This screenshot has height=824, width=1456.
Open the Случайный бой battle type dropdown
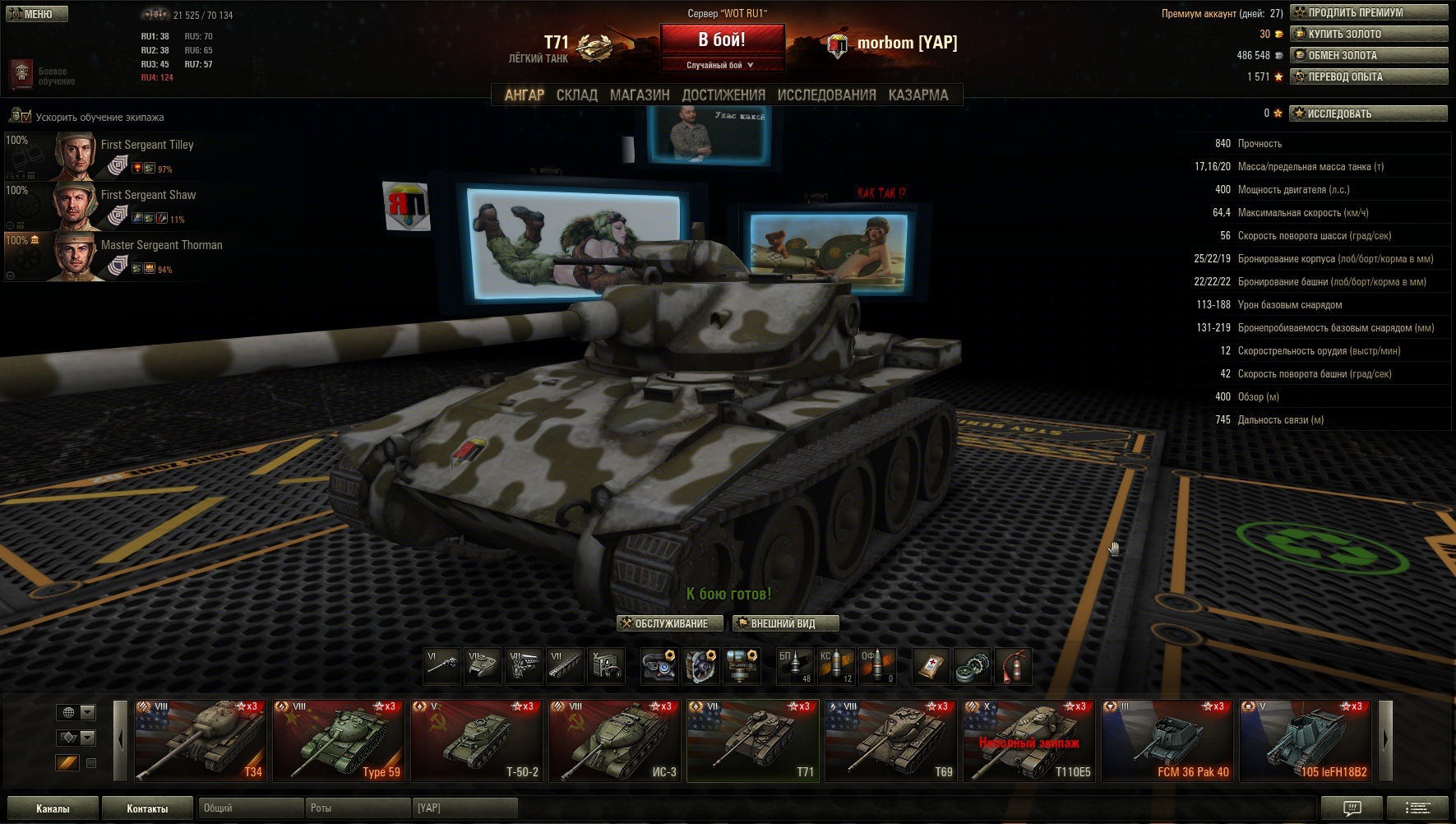721,65
